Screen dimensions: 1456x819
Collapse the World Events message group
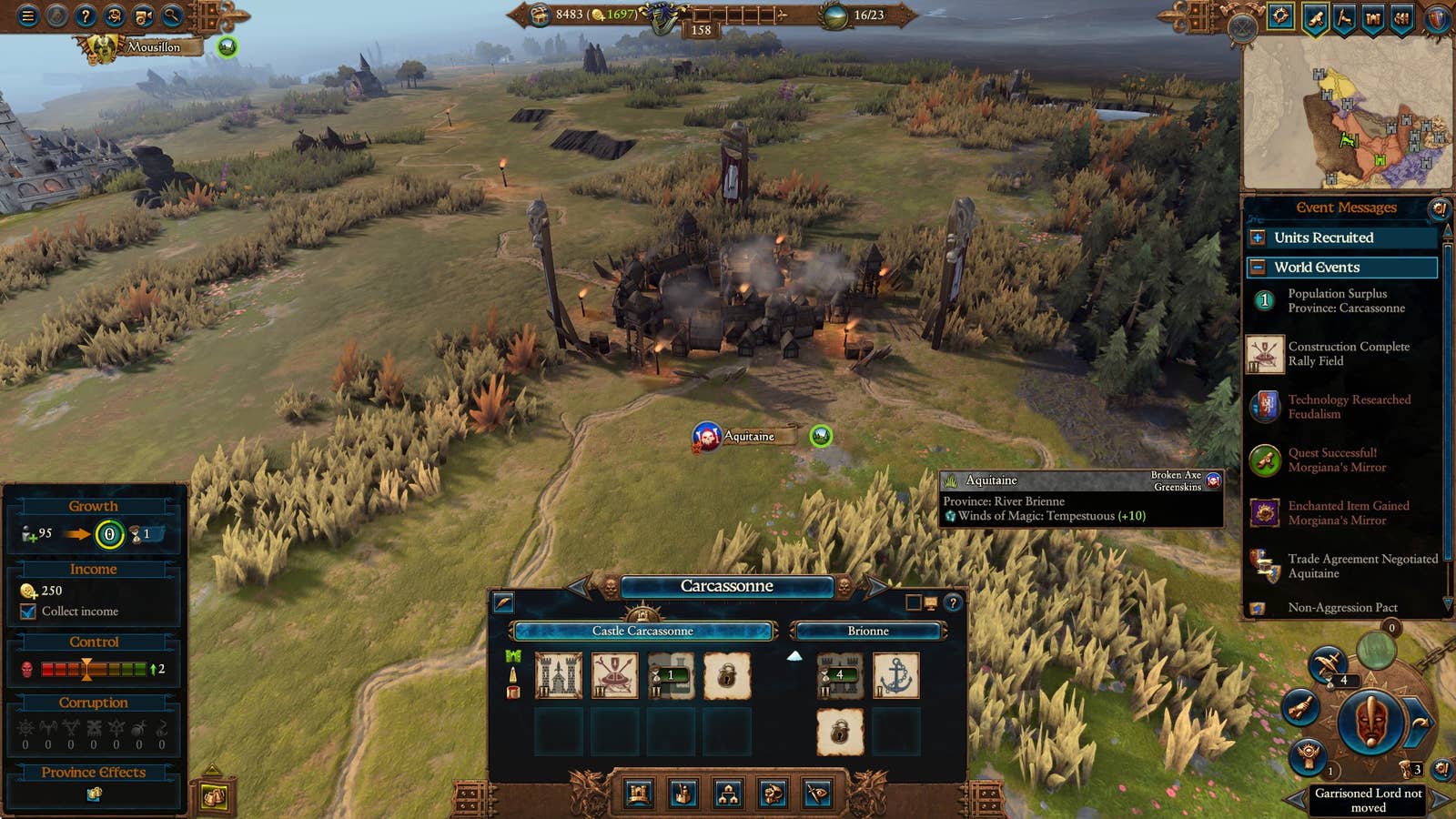click(x=1258, y=268)
